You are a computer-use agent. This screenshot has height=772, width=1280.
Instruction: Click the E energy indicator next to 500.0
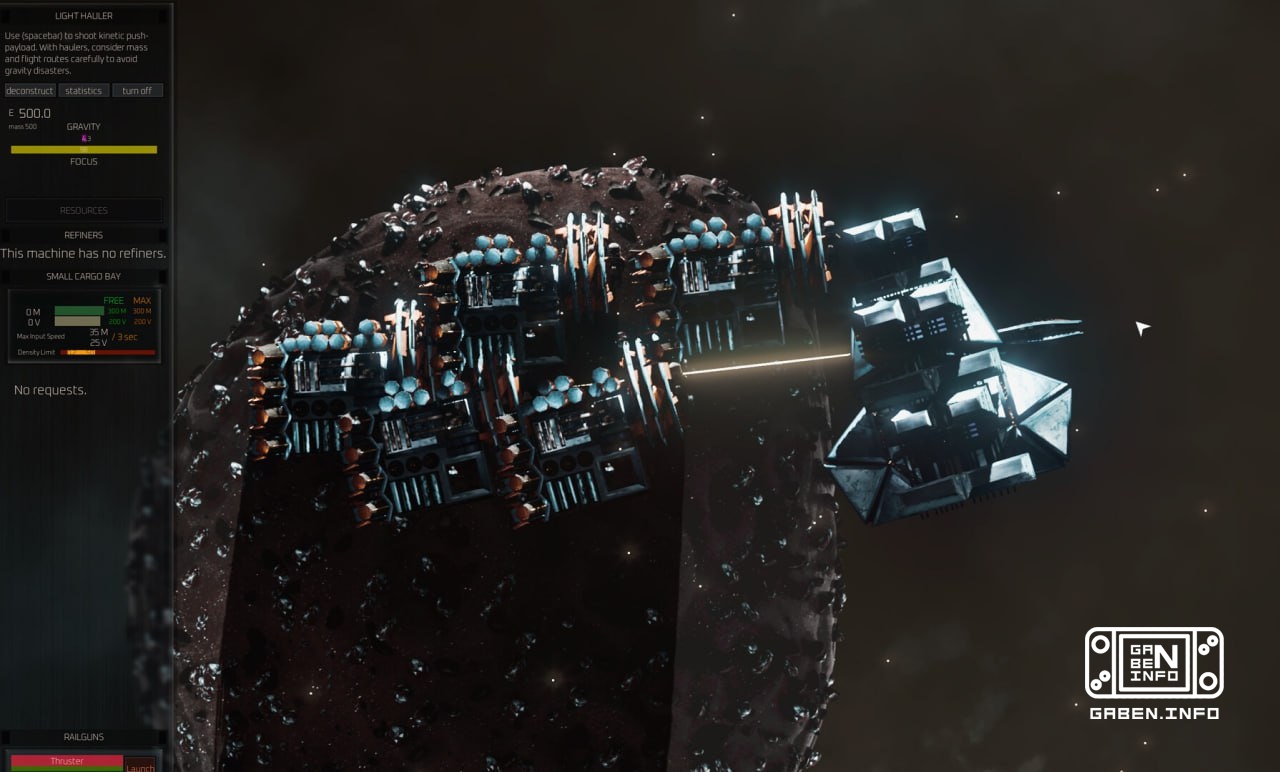click(x=11, y=112)
